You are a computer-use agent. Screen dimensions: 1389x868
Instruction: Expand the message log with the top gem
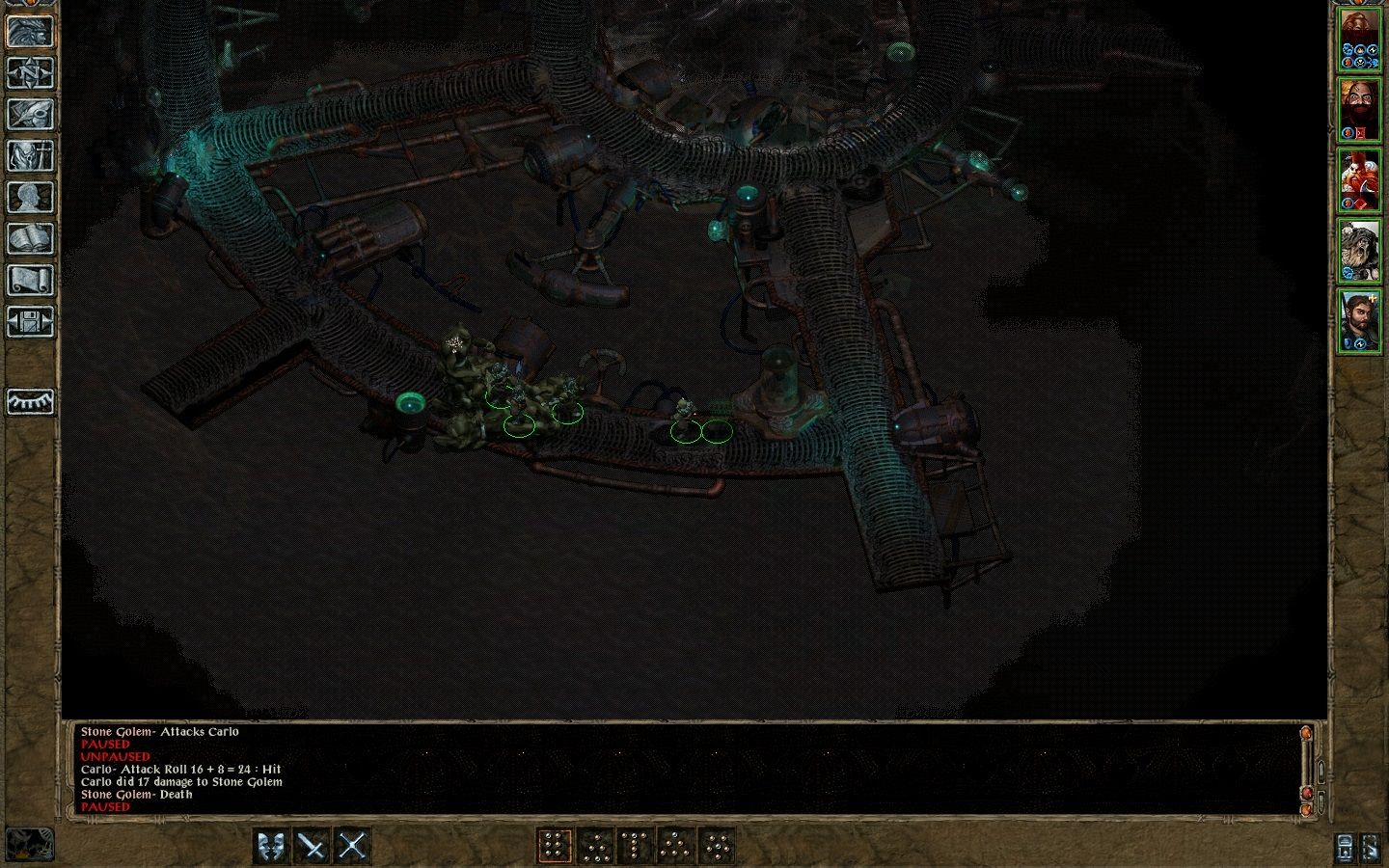tap(1308, 733)
